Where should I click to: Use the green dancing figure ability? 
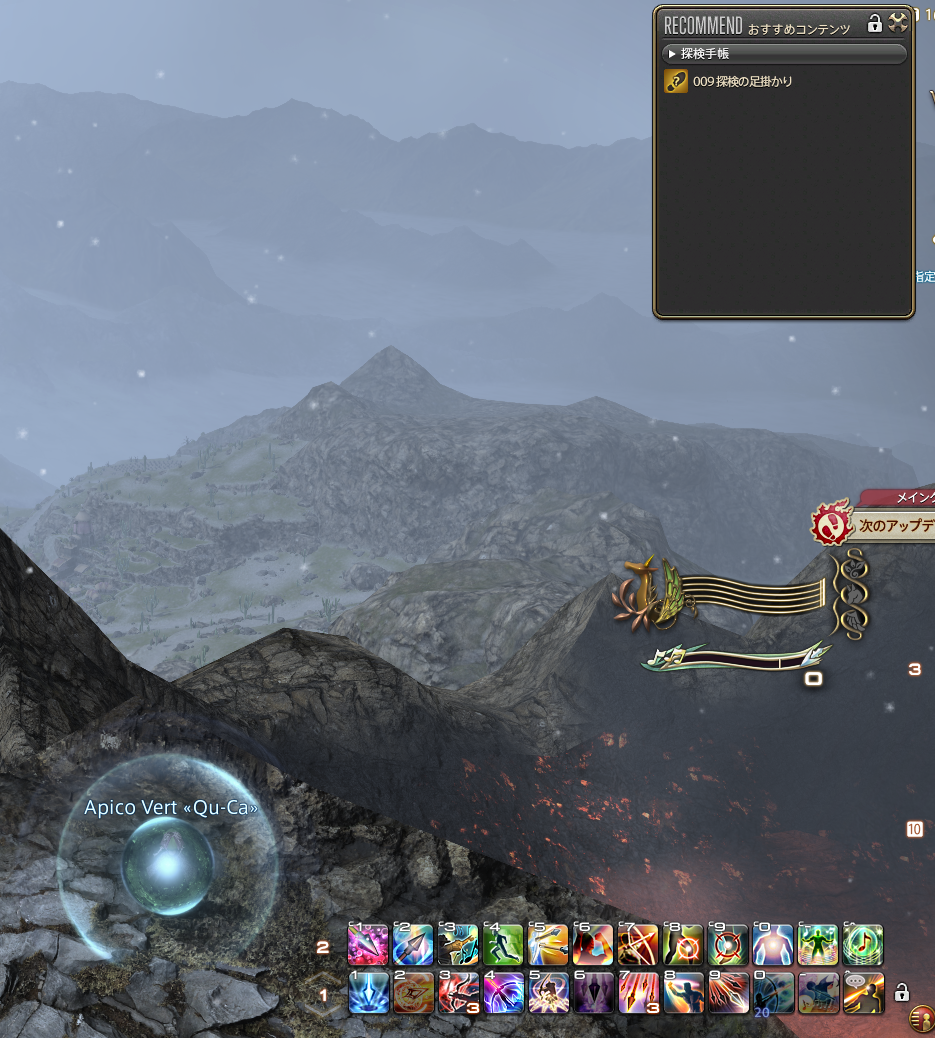[818, 944]
